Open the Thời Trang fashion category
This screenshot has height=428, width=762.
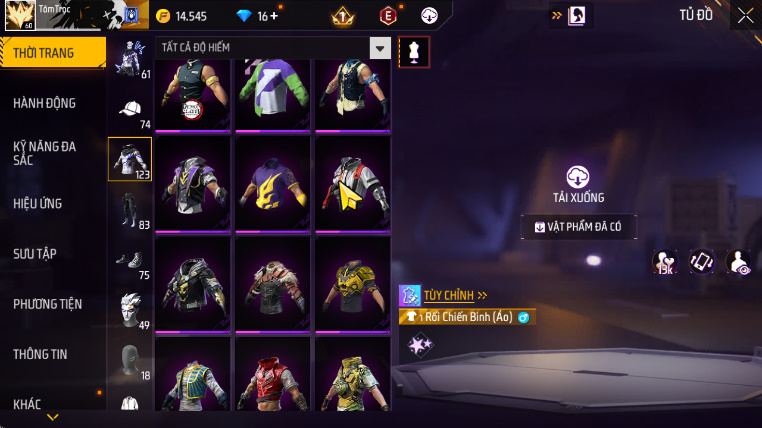point(50,52)
